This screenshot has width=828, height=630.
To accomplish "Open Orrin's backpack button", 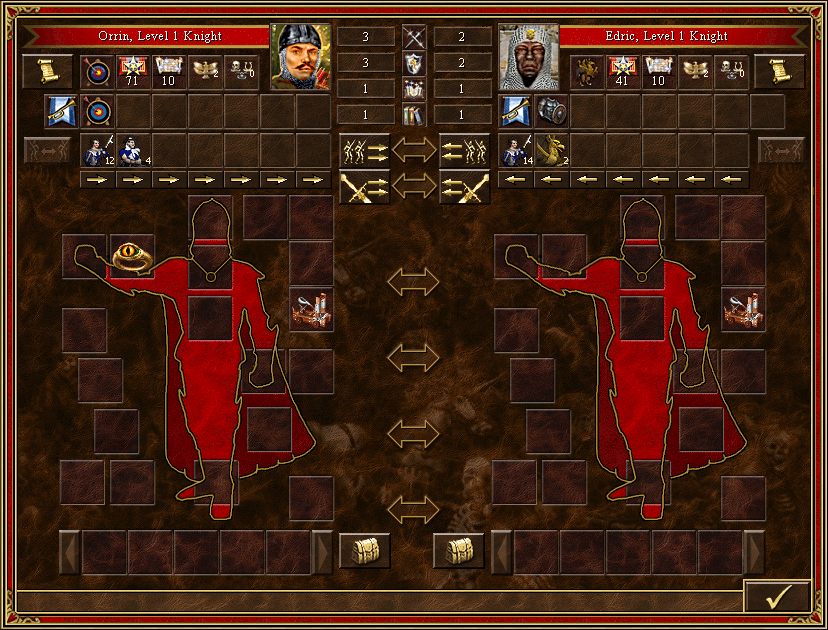I will [x=364, y=550].
